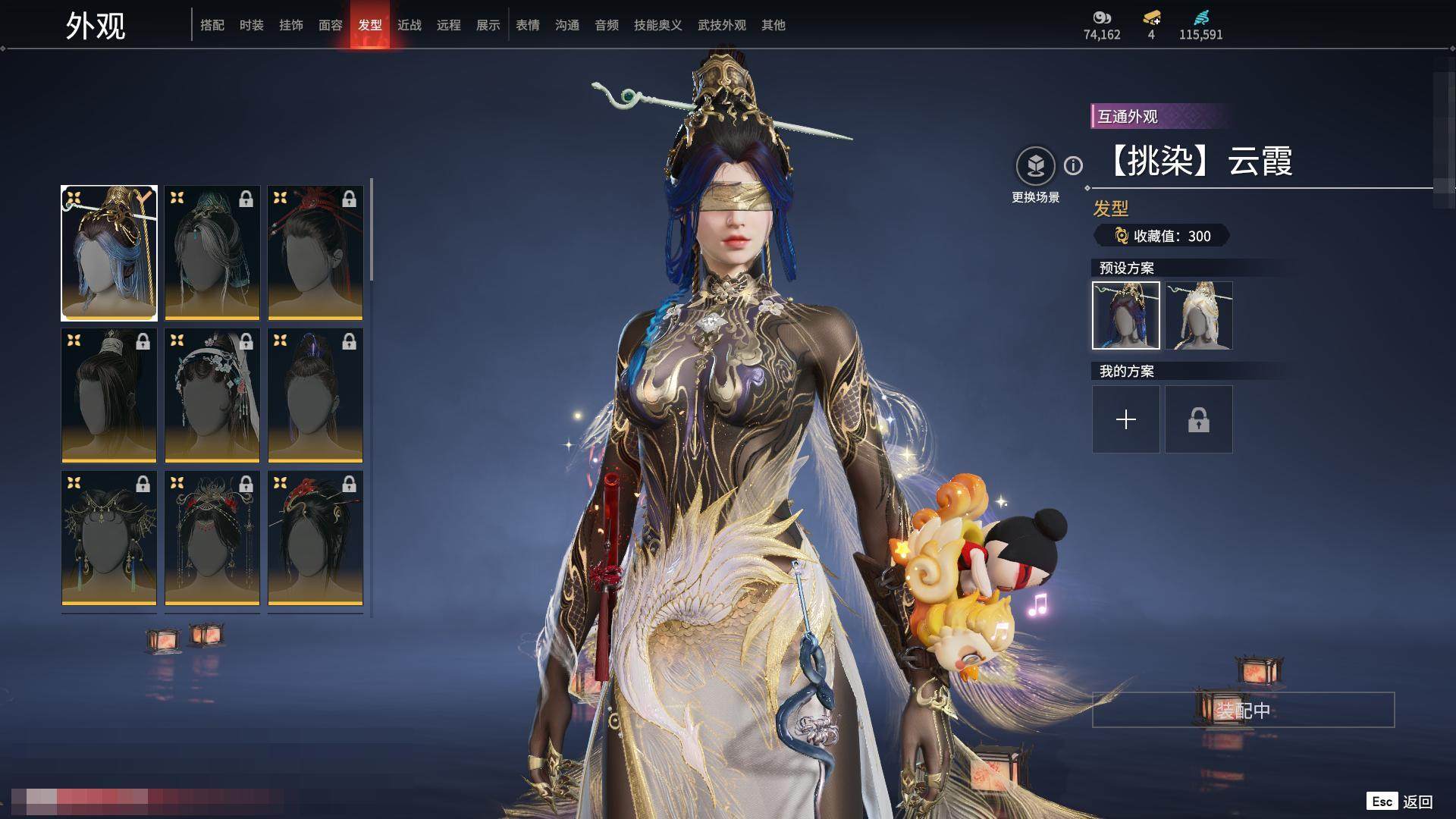Show the 表情 emotes tab
This screenshot has width=1456, height=819.
point(528,25)
